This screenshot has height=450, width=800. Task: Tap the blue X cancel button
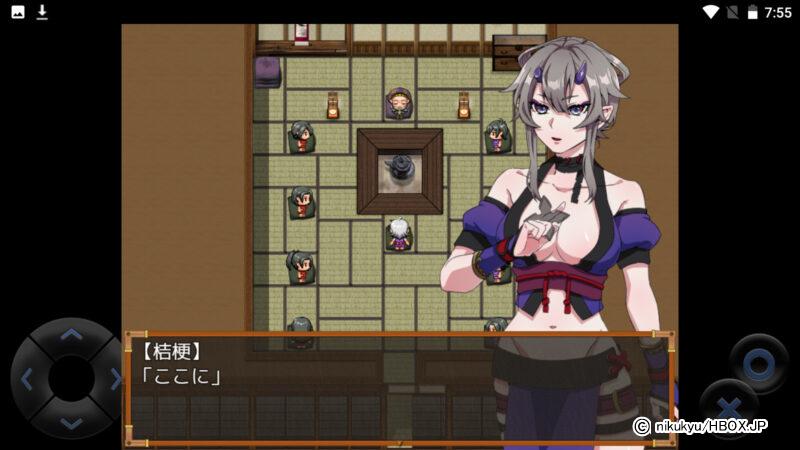coord(729,410)
